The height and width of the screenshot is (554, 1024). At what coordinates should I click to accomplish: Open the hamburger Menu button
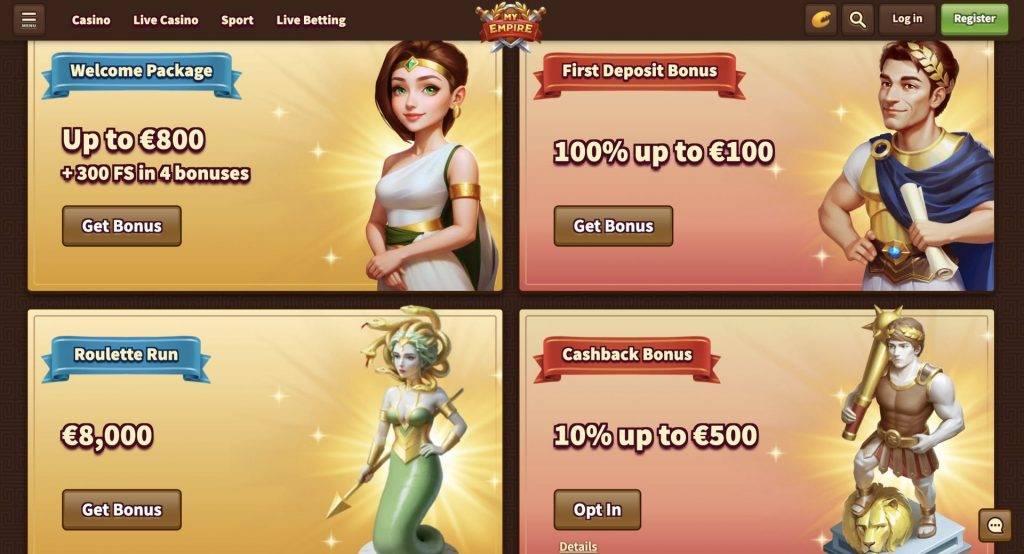pos(28,19)
